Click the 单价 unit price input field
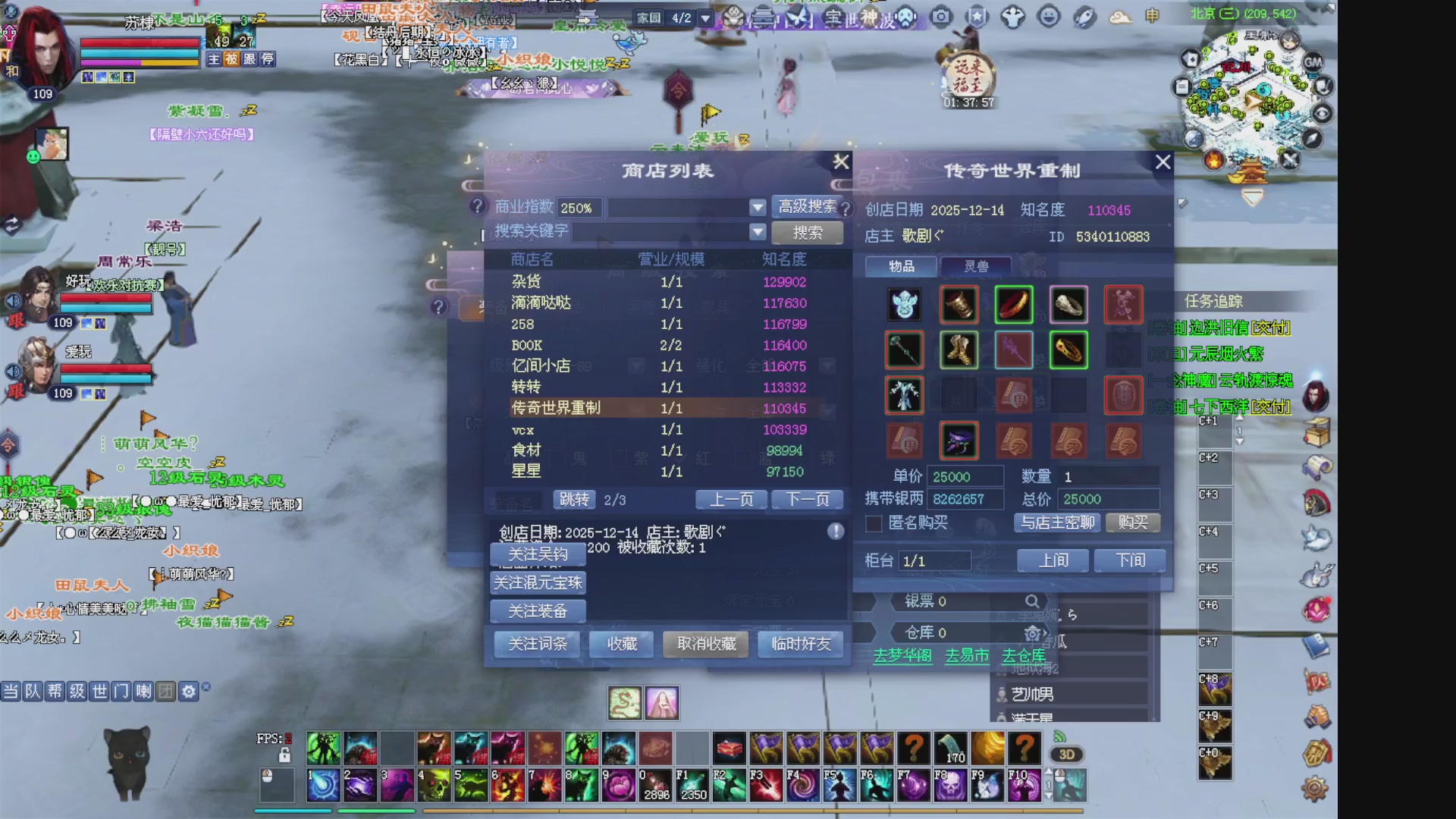The height and width of the screenshot is (819, 1456). pyautogui.click(x=966, y=475)
